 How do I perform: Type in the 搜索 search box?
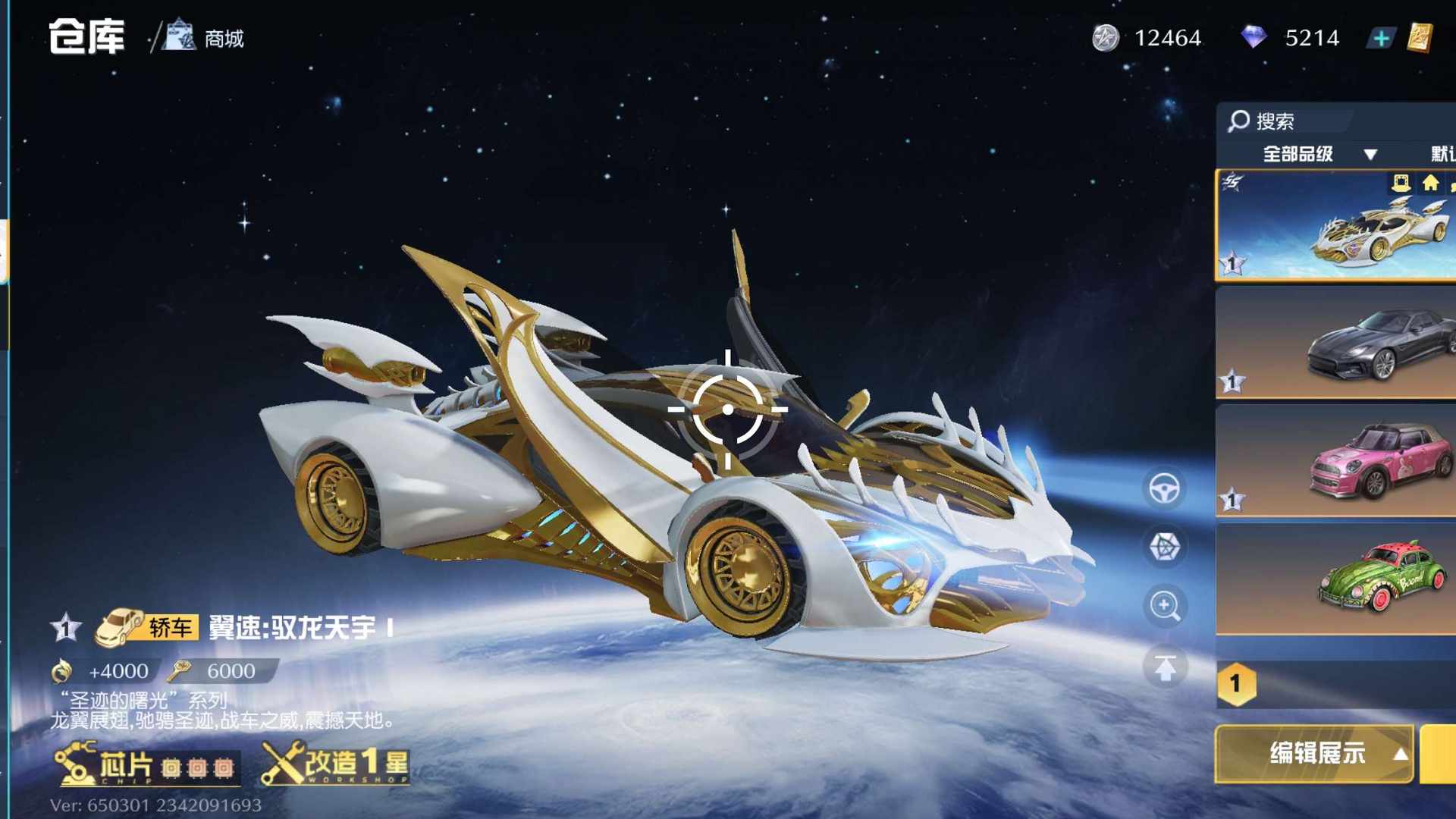coord(1289,121)
